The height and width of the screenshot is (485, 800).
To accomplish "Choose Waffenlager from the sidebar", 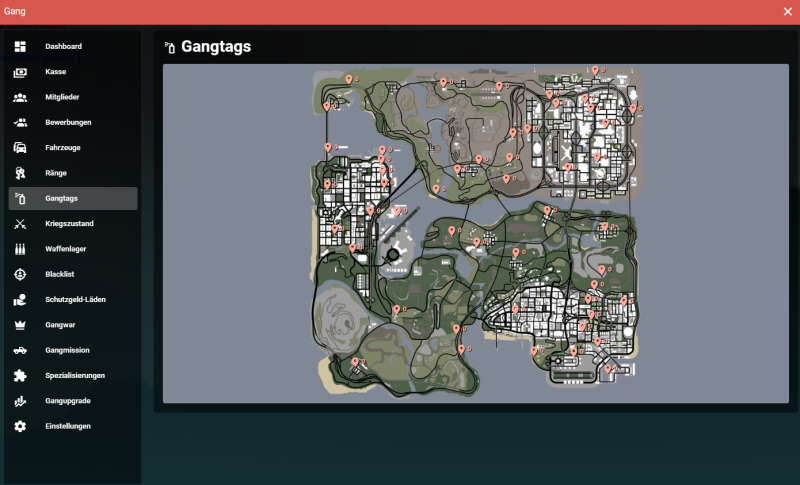I will tap(67, 249).
